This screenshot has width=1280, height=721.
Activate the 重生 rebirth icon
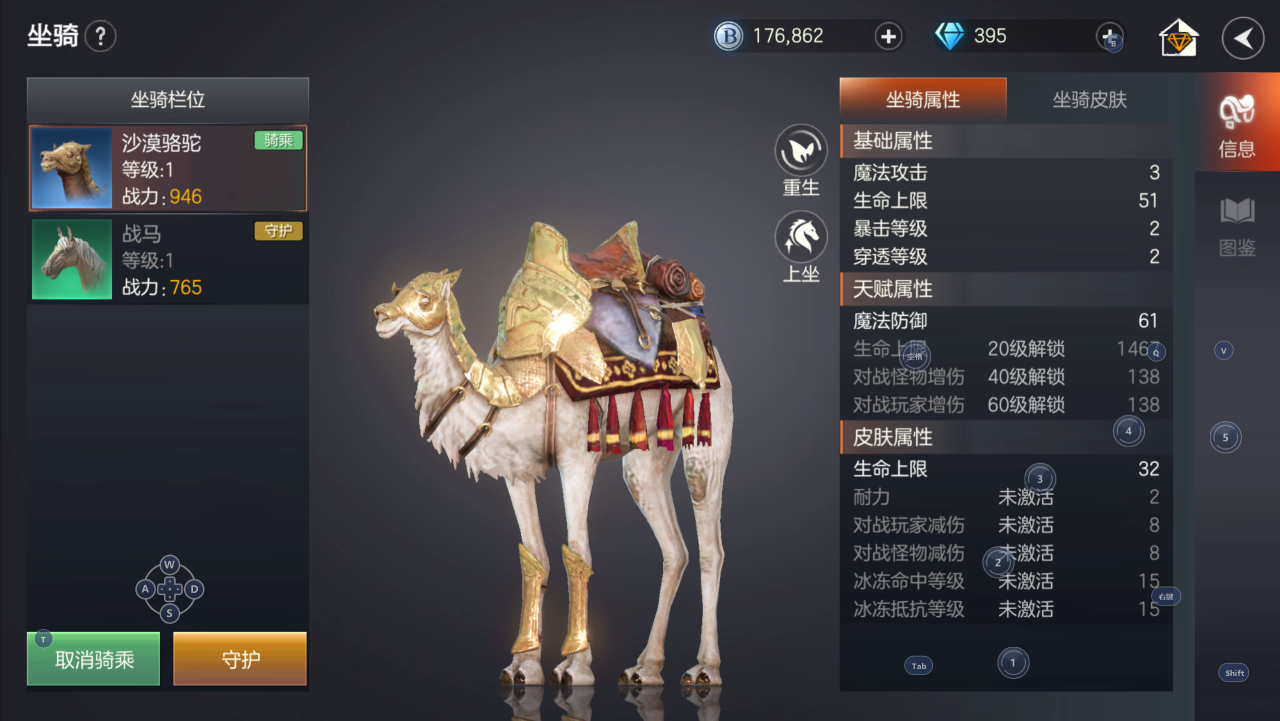pyautogui.click(x=801, y=152)
